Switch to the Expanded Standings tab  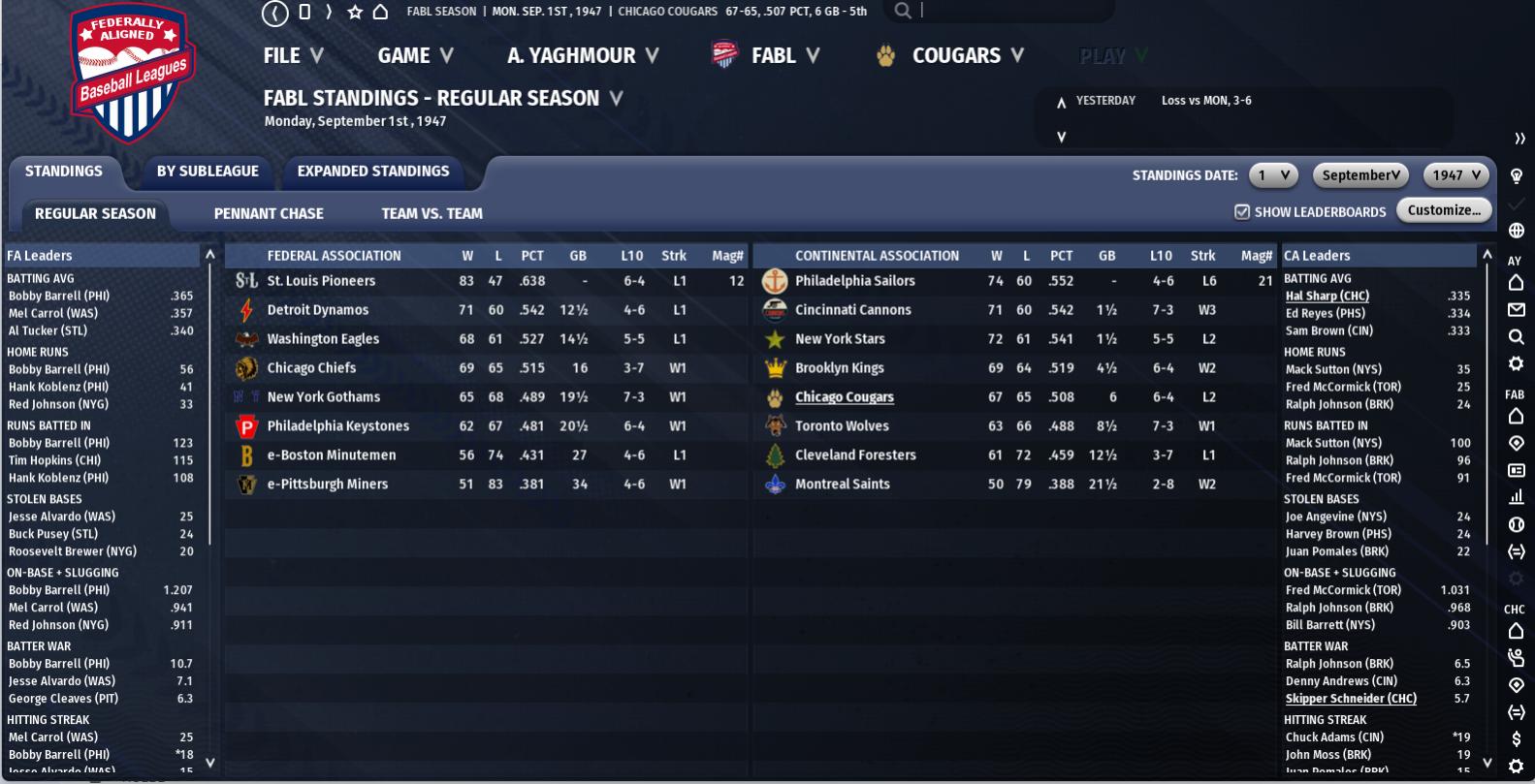click(x=373, y=172)
